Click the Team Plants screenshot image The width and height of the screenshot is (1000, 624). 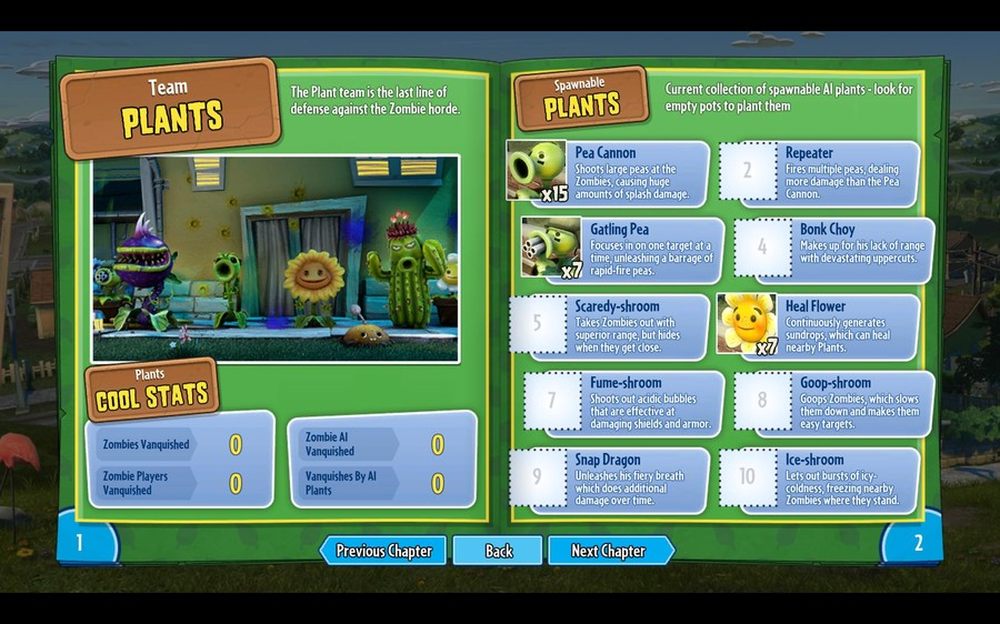point(275,258)
